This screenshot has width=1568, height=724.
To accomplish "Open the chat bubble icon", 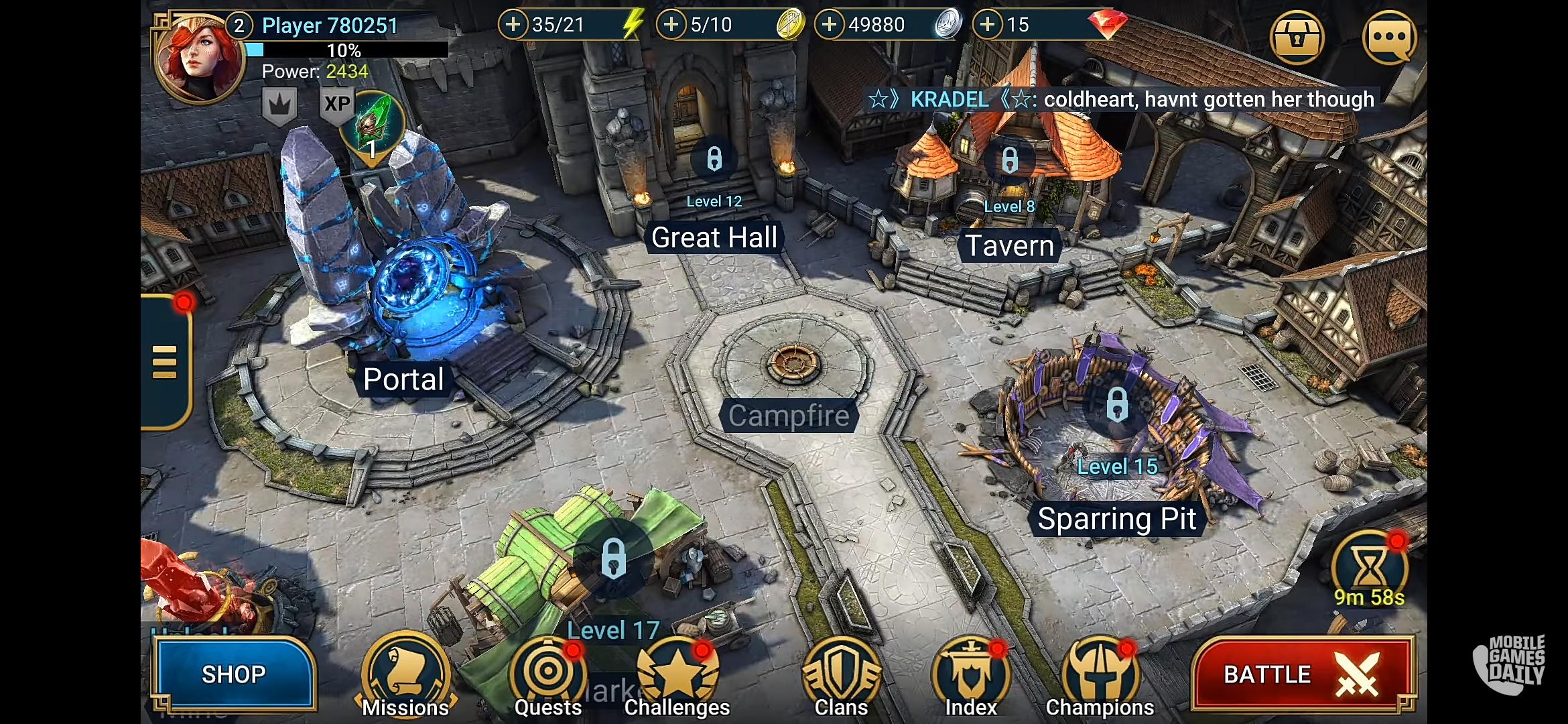I will coord(1389,38).
